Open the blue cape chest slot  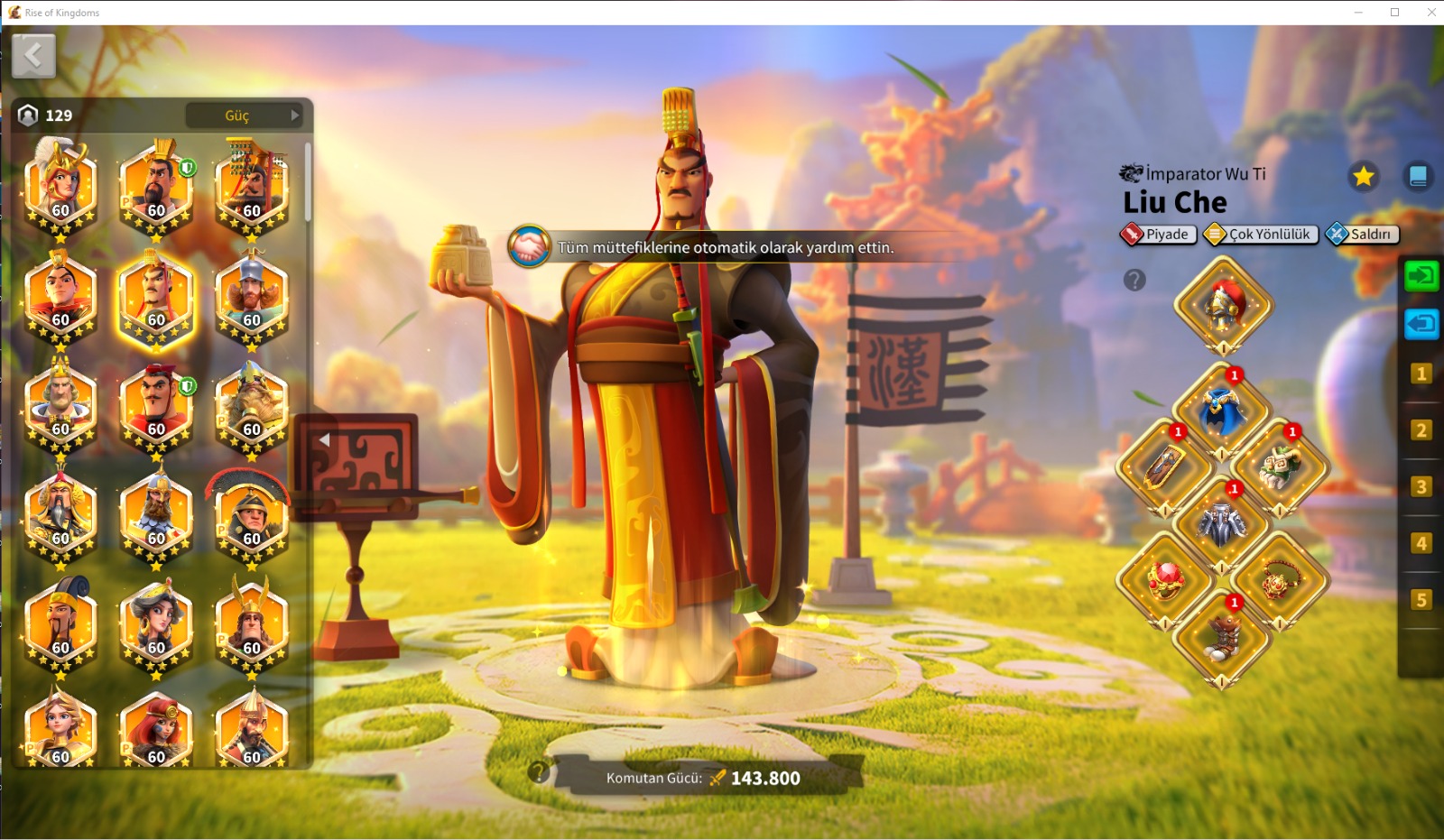click(x=1223, y=411)
